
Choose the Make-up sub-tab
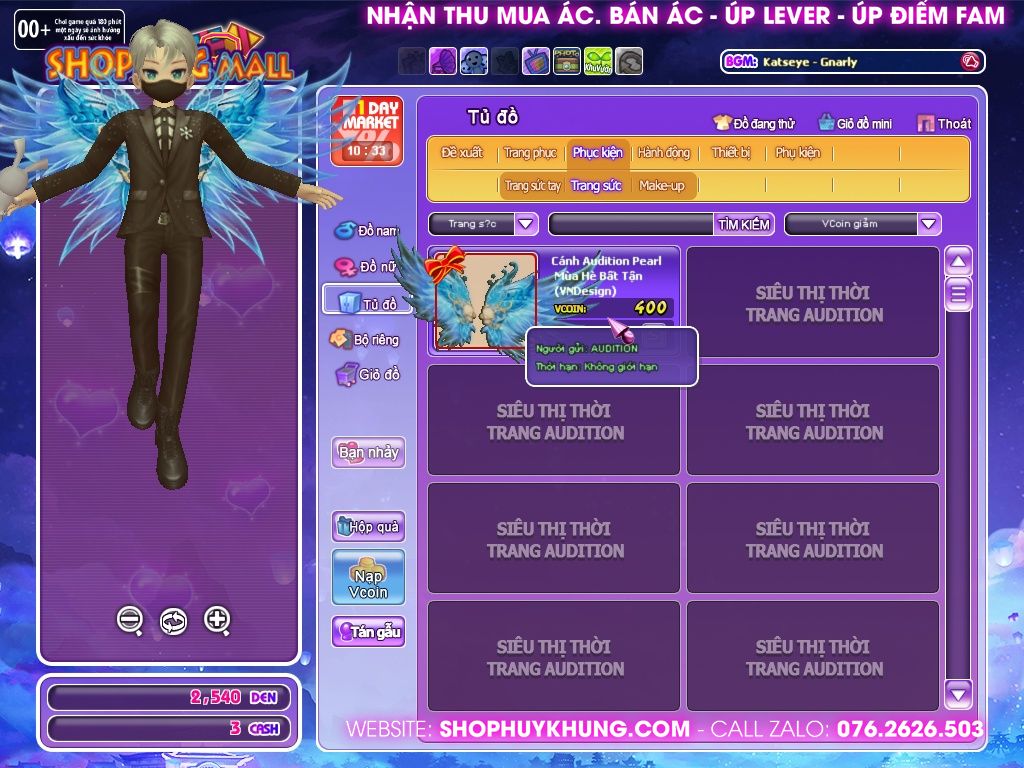pyautogui.click(x=662, y=186)
